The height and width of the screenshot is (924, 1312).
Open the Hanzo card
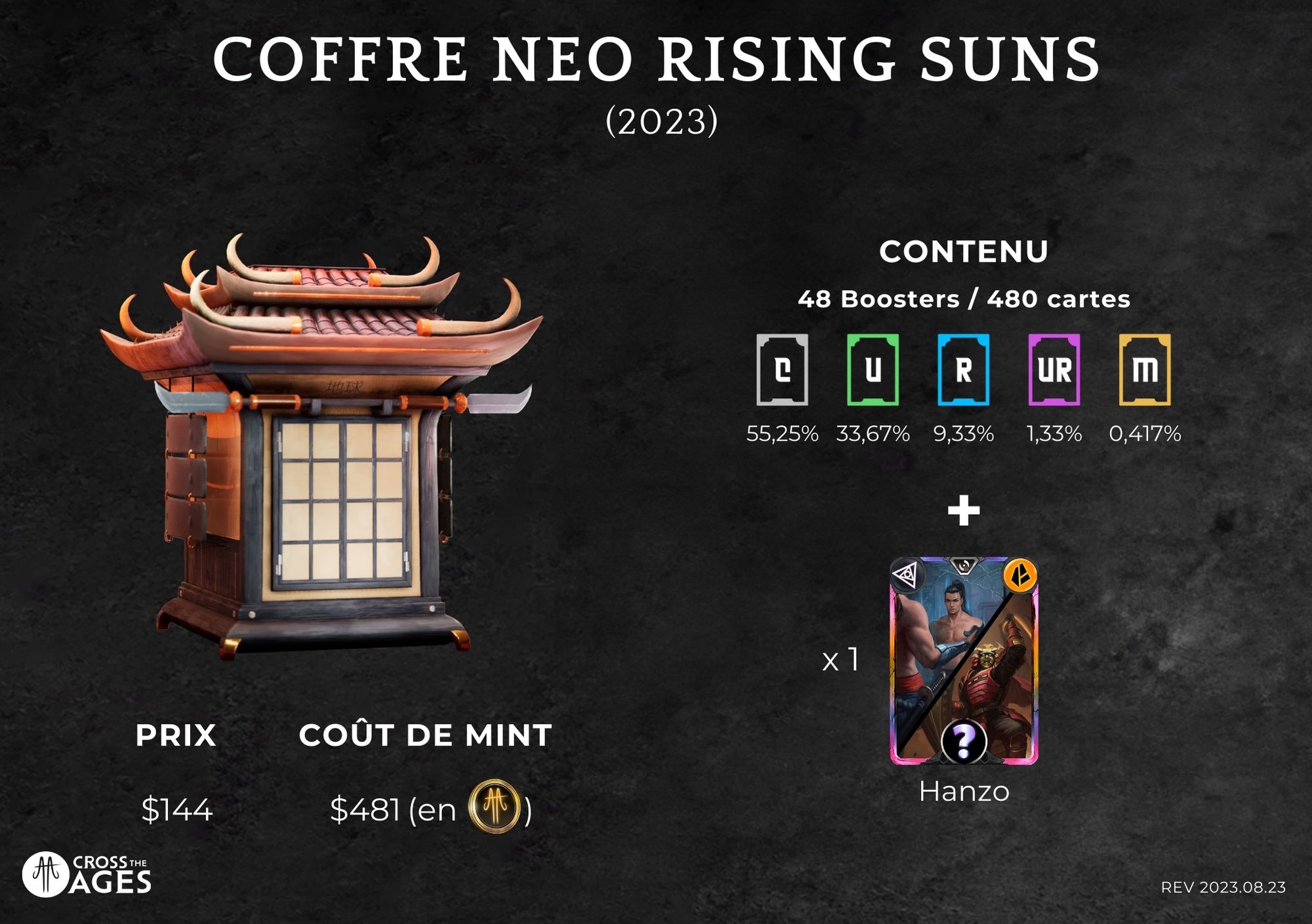pyautogui.click(x=964, y=660)
